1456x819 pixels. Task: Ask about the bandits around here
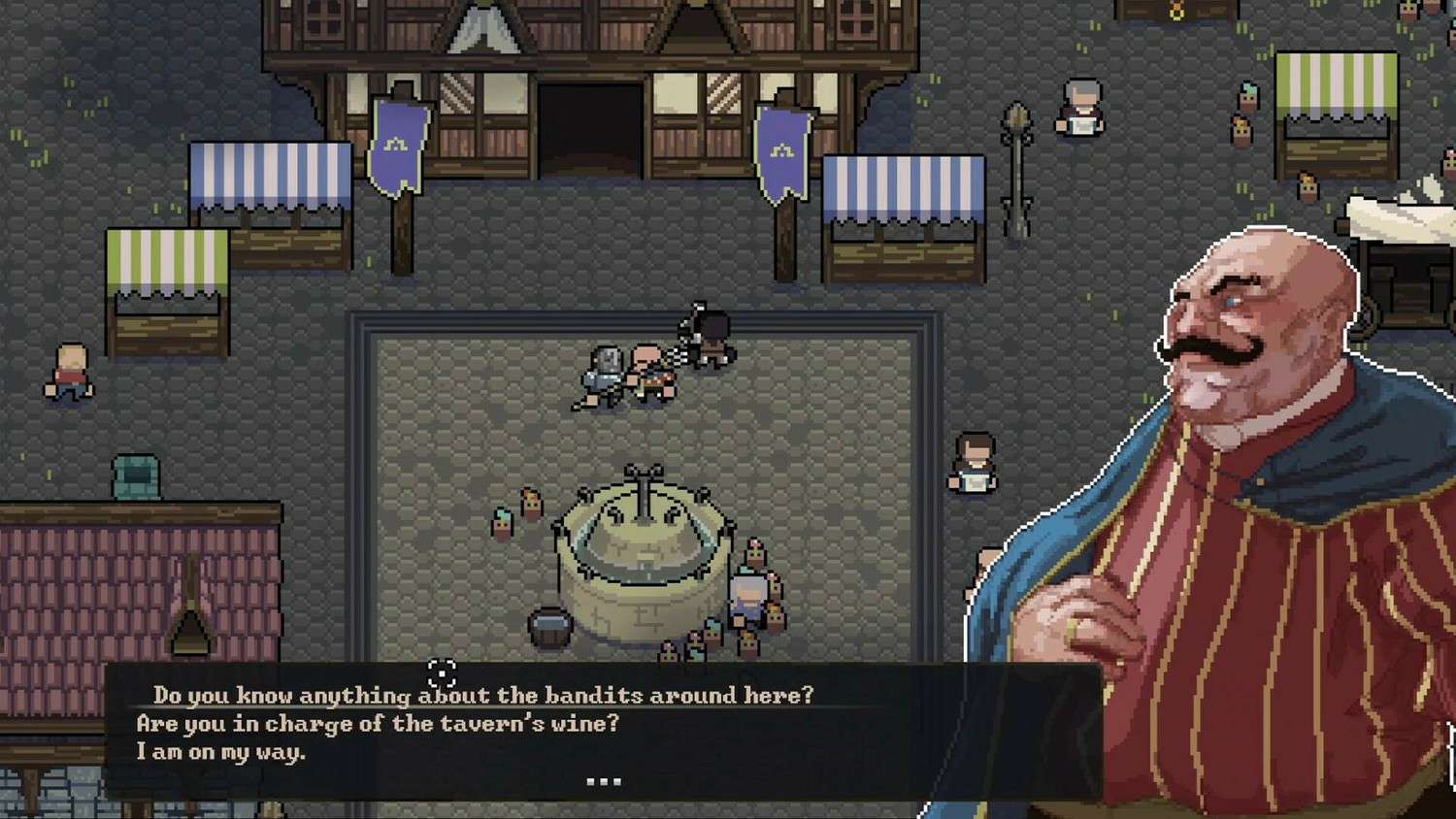pyautogui.click(x=483, y=695)
